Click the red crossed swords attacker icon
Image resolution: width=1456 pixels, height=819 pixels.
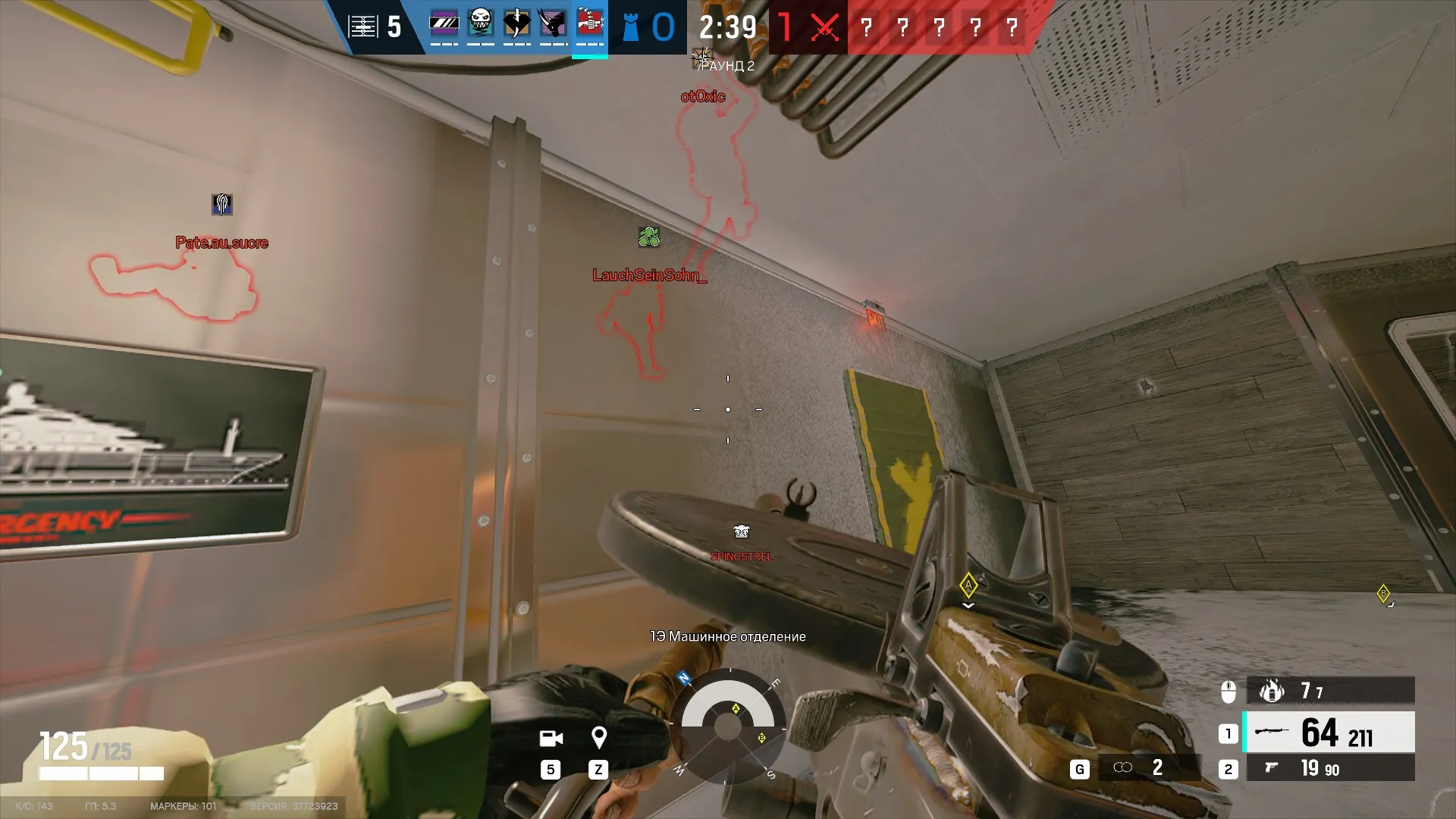[824, 28]
